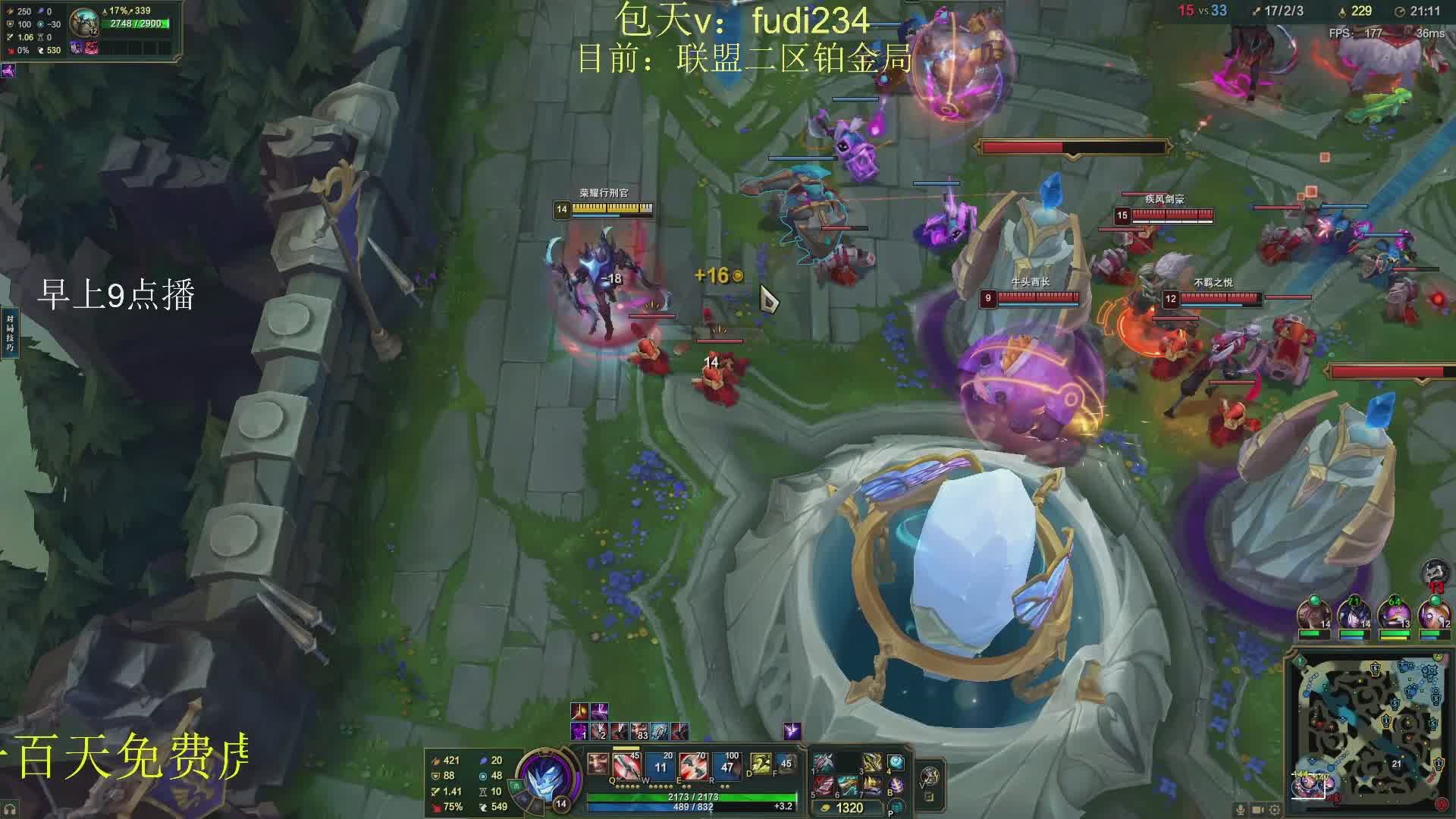The width and height of the screenshot is (1456, 819).
Task: Click the selected target's portrait in top-left panel
Action: pos(83,23)
